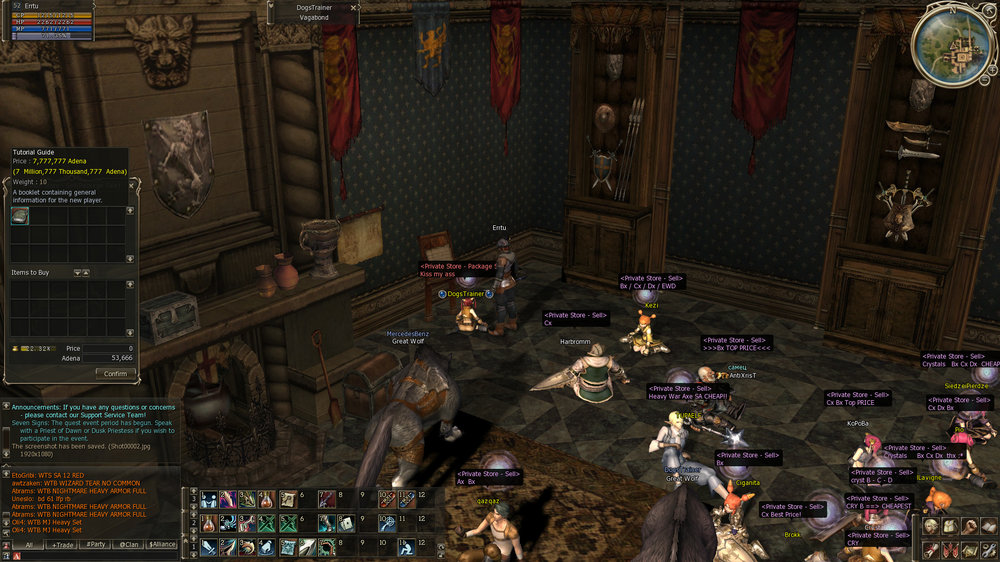The height and width of the screenshot is (562, 1000).
Task: Switch to the All chat tab
Action: coord(29,545)
